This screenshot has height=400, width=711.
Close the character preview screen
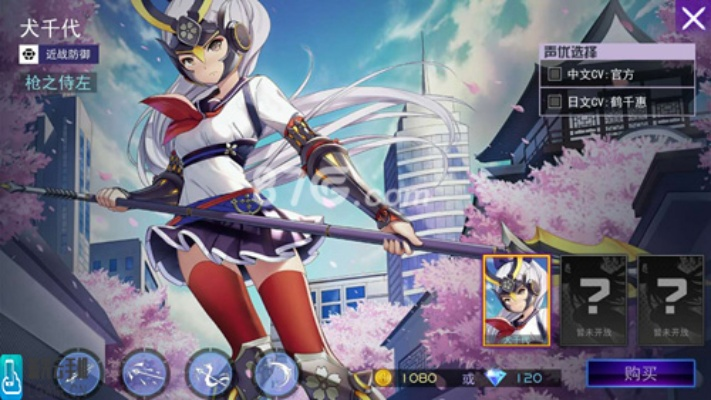coord(692,17)
